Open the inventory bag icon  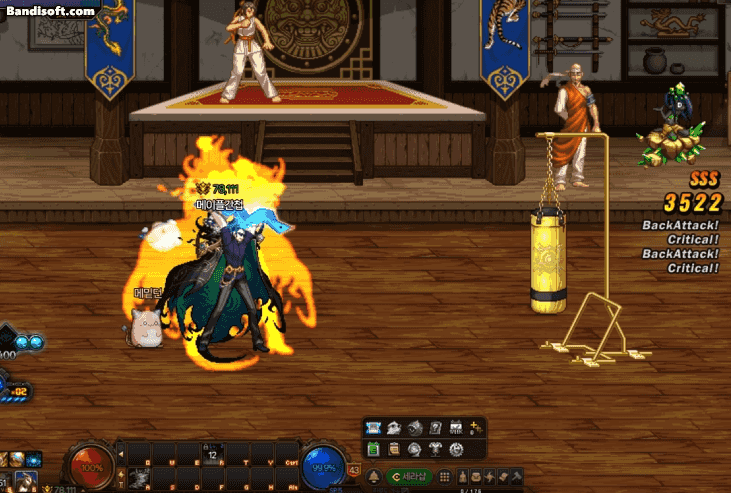coord(477,476)
